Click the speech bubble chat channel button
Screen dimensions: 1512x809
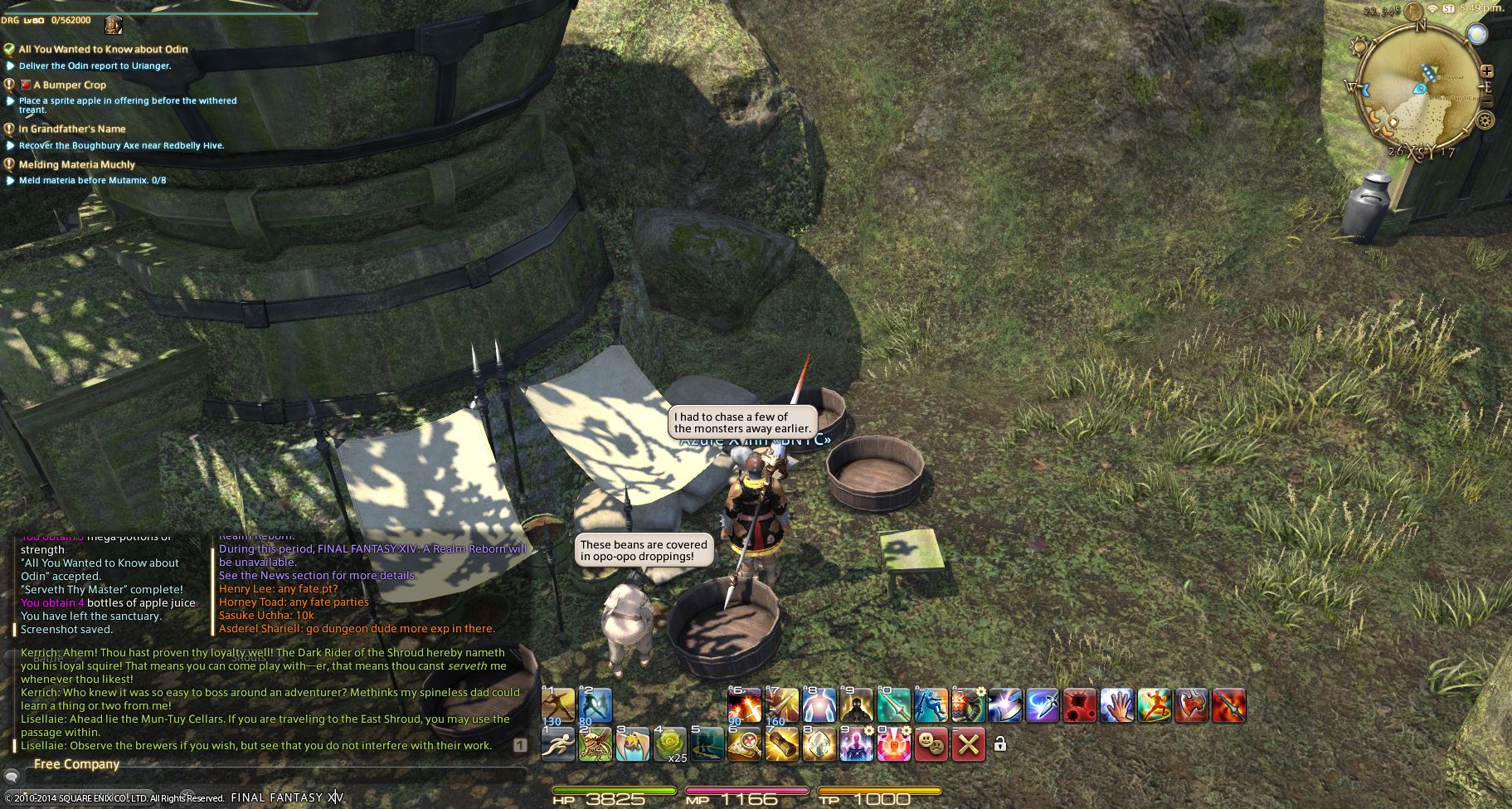pyautogui.click(x=12, y=777)
